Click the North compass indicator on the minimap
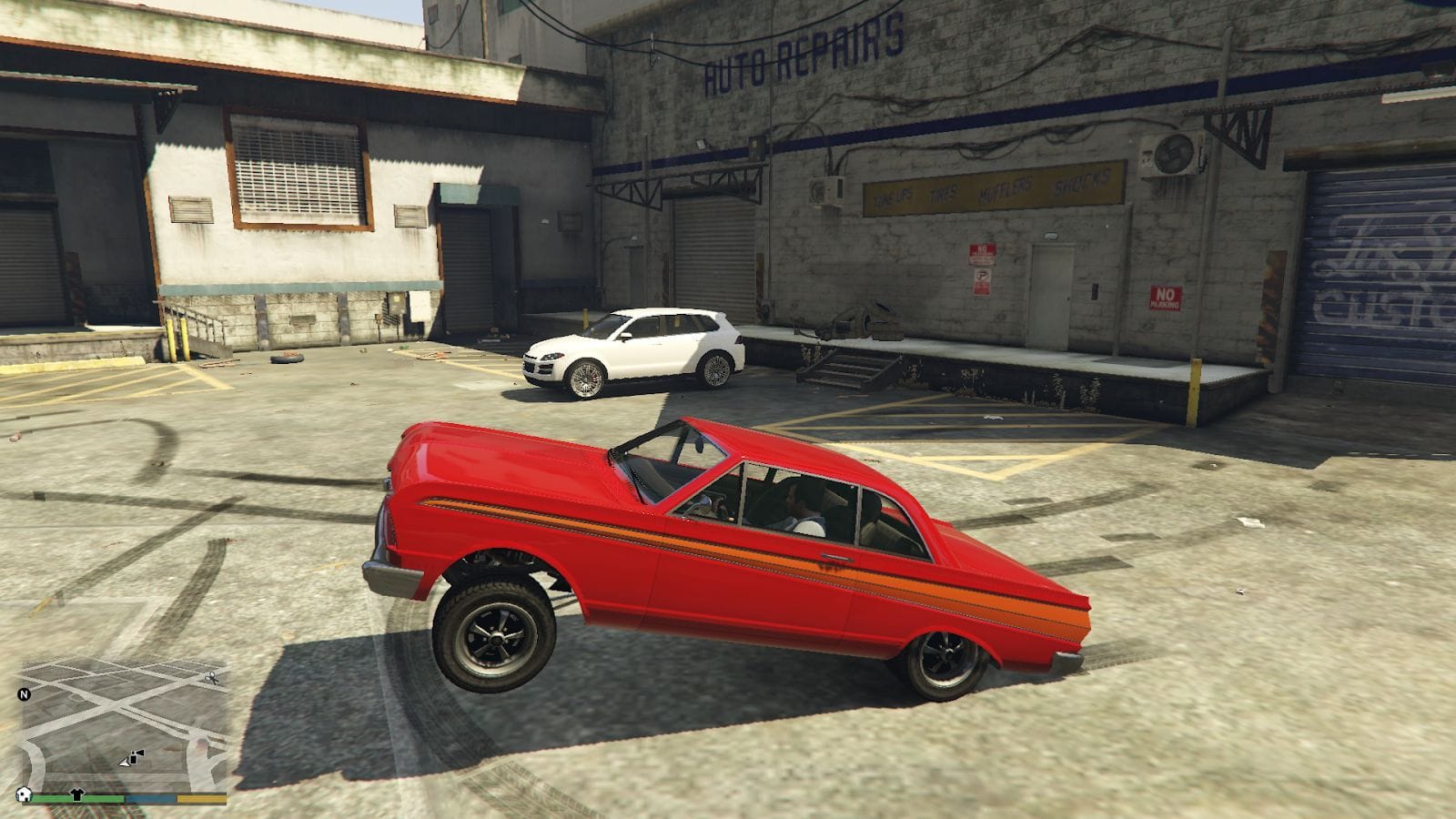The width and height of the screenshot is (1456, 819). click(25, 693)
